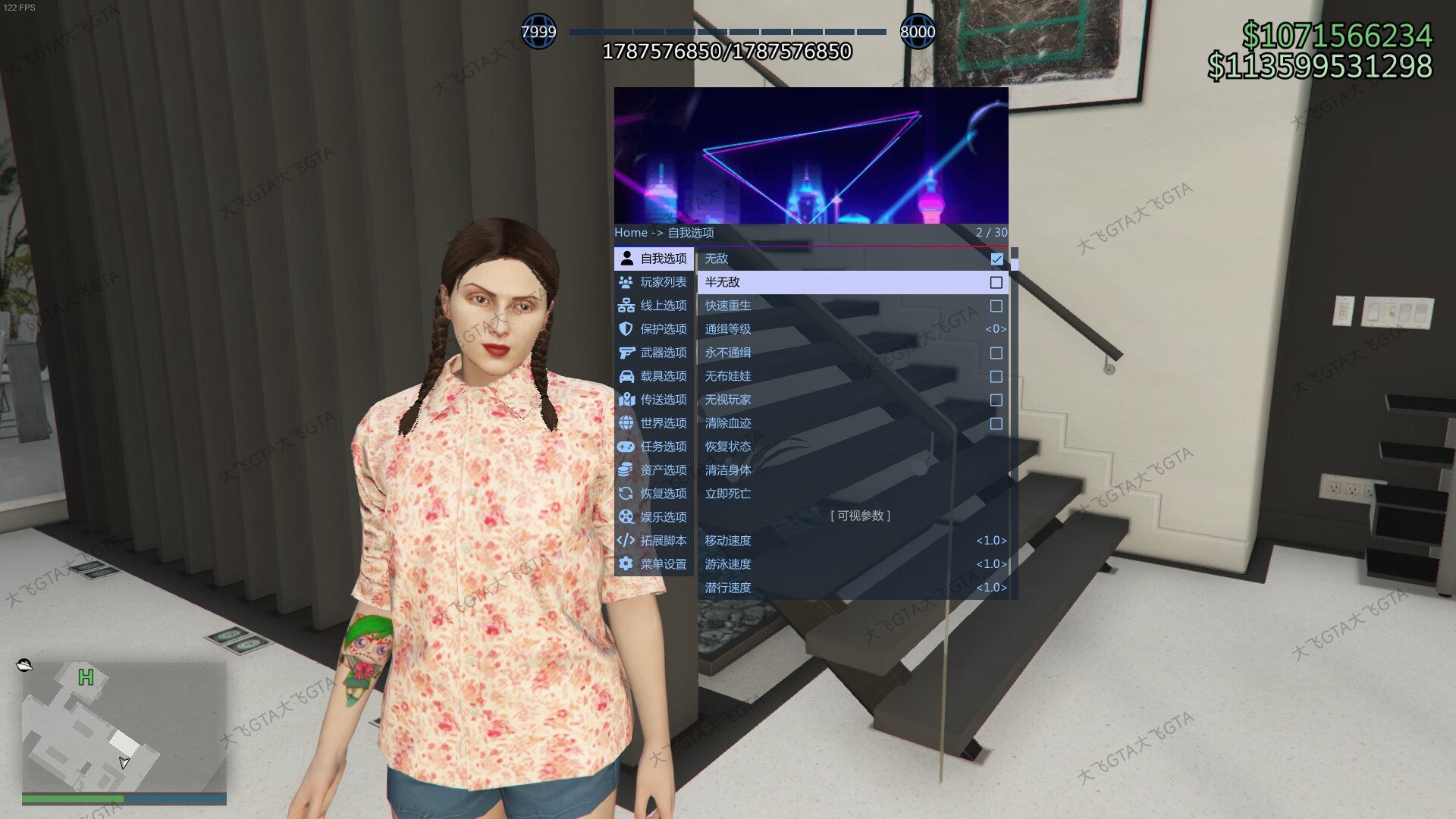Select the 任务选项 mission category
This screenshot has height=819, width=1456.
(x=654, y=447)
